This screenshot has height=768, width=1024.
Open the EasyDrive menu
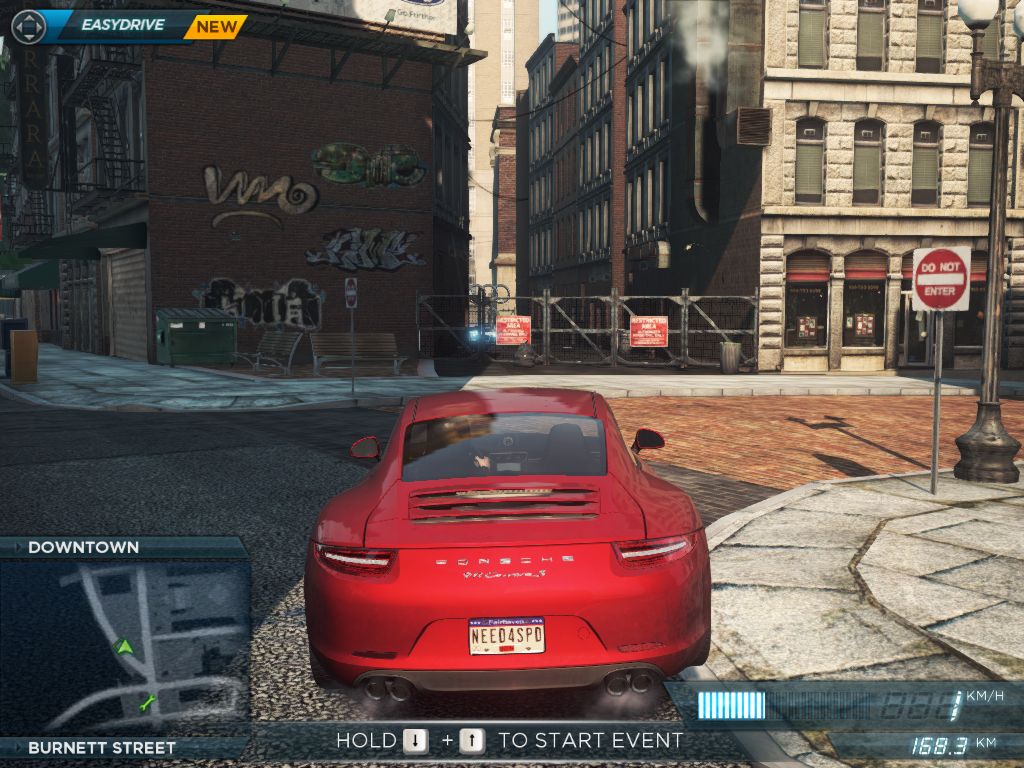[122, 26]
